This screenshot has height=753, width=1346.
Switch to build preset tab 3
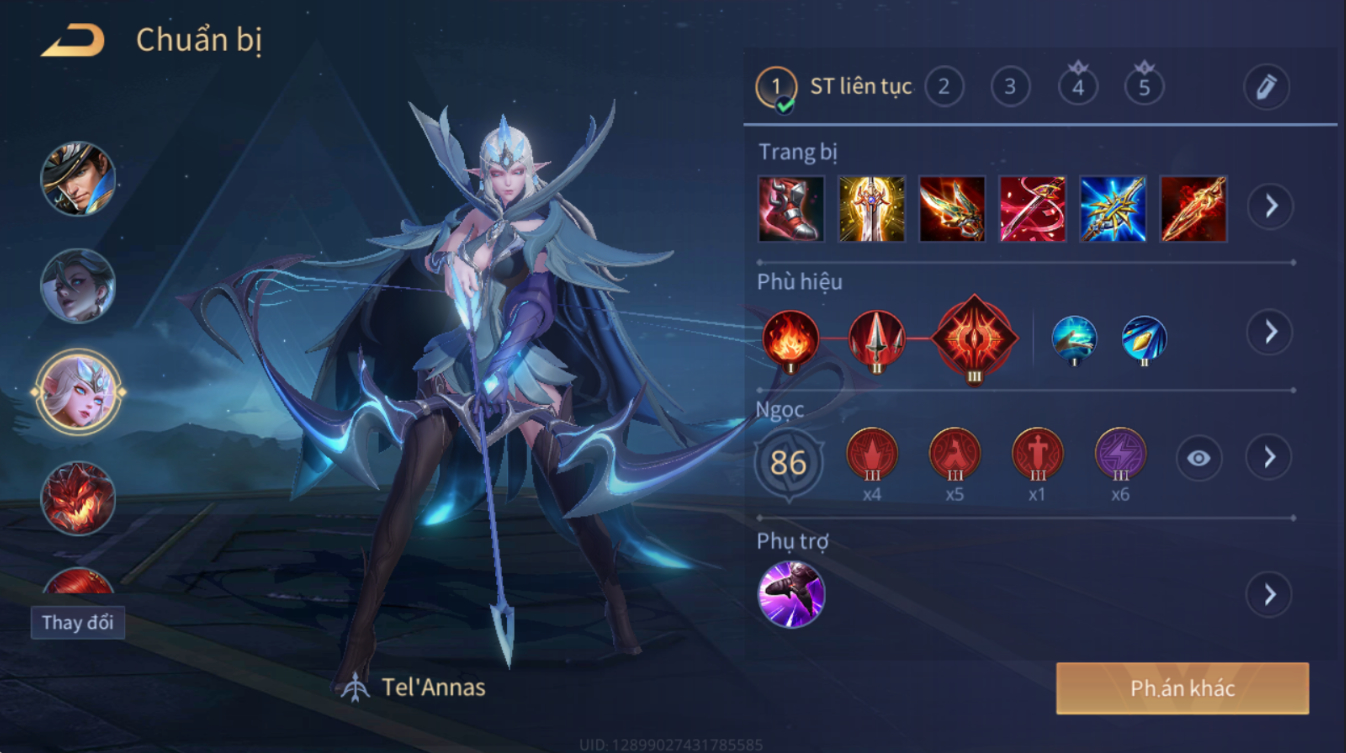coord(1010,87)
